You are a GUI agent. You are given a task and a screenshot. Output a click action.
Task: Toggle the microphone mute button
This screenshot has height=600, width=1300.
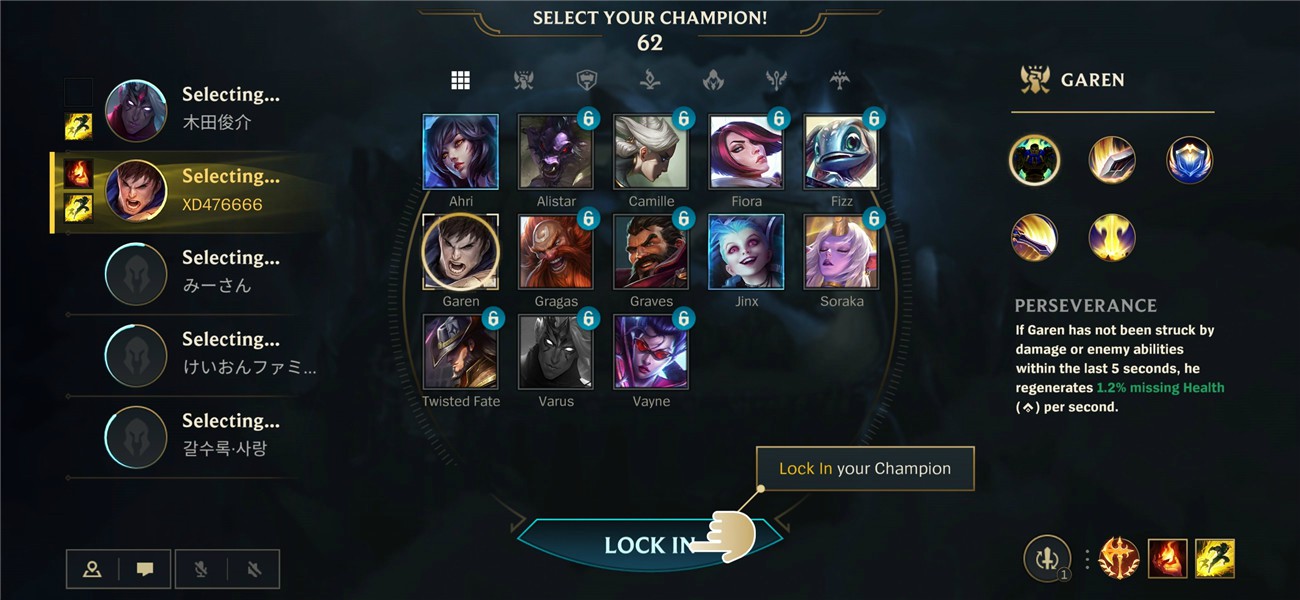pyautogui.click(x=200, y=569)
